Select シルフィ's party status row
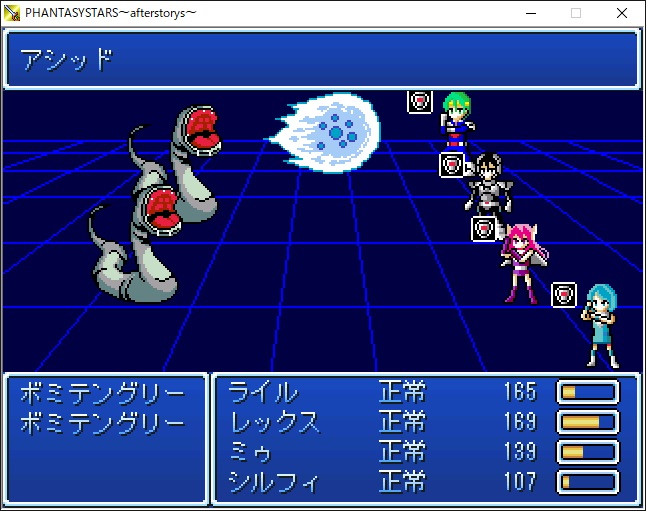646x511 pixels. pyautogui.click(x=274, y=482)
